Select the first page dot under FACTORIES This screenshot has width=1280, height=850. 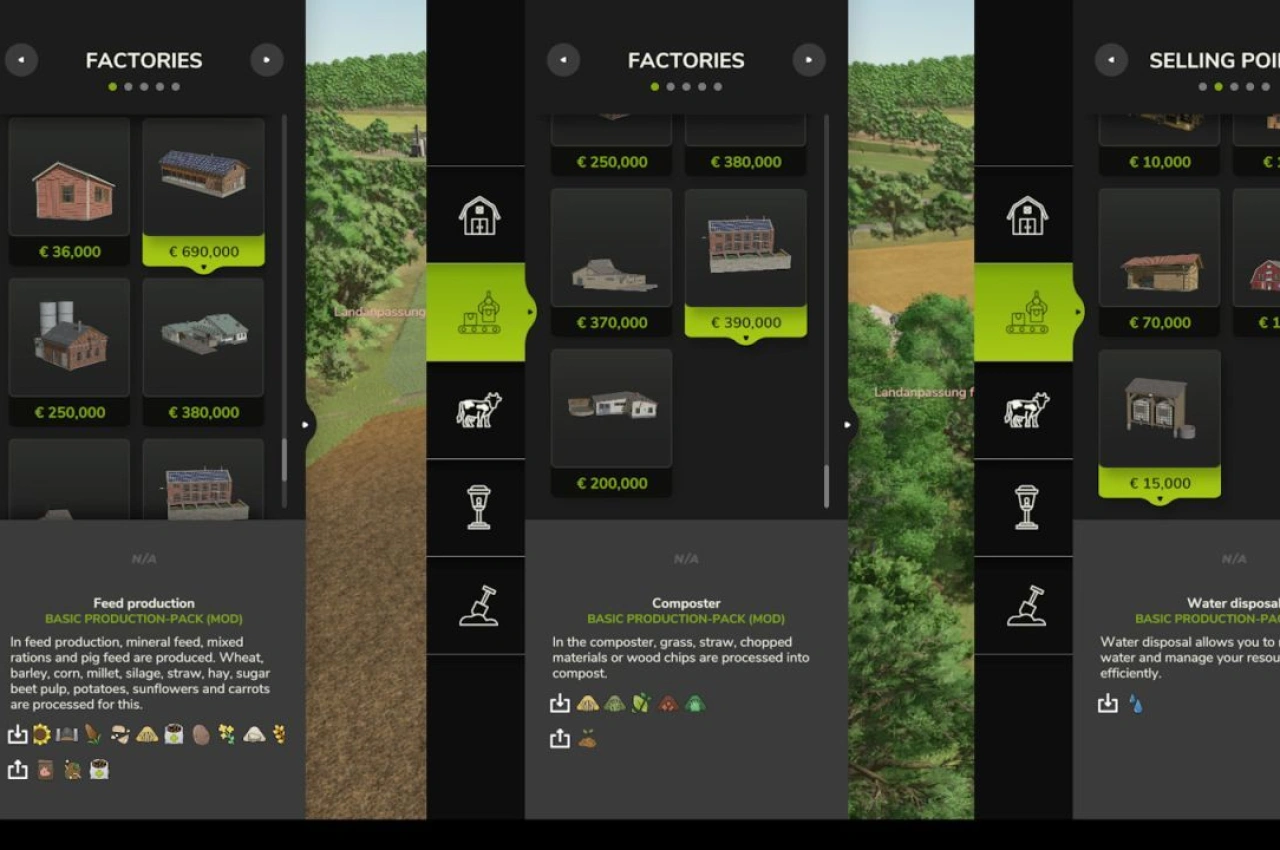pyautogui.click(x=111, y=86)
